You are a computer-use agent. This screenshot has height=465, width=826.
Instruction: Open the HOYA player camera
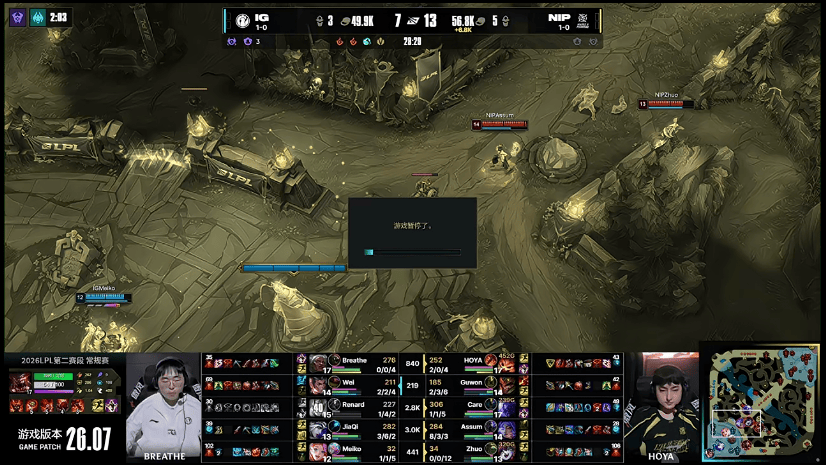661,405
